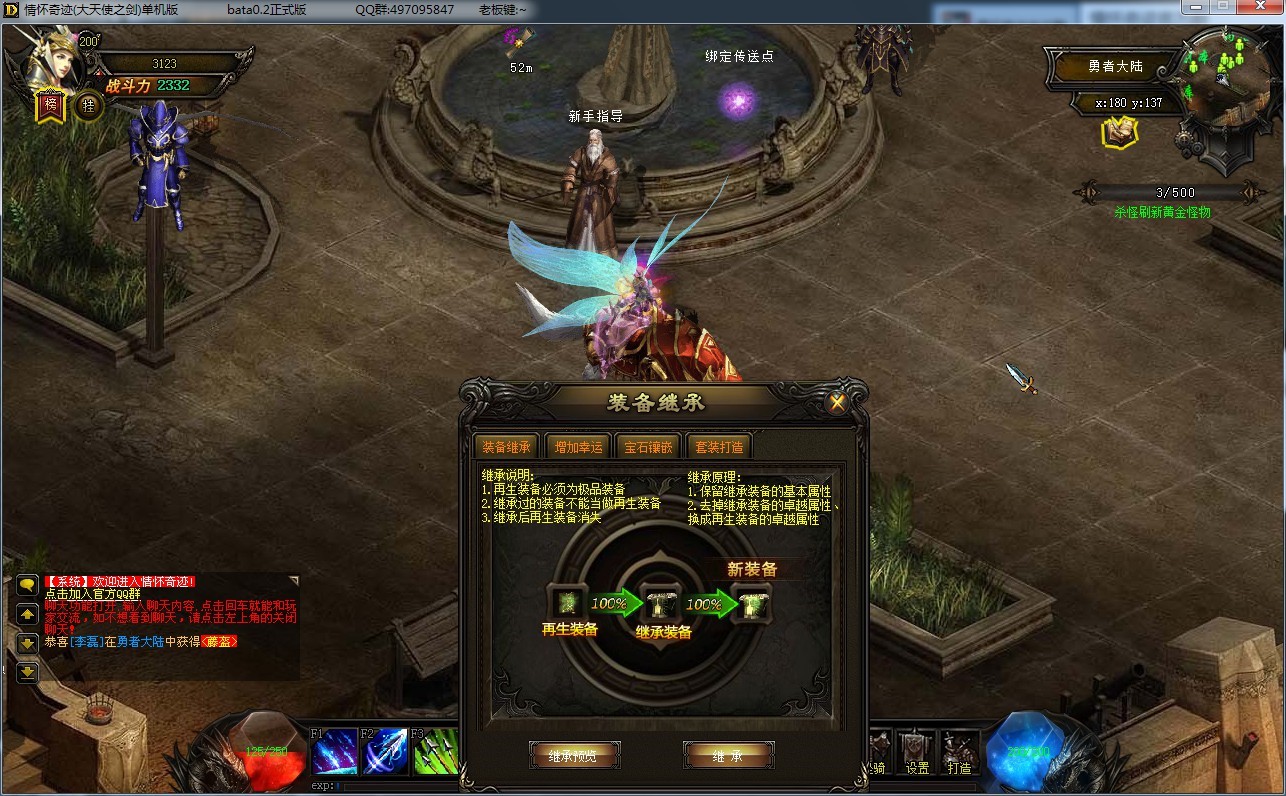
Task: Click the chat speech bubble button
Action: pyautogui.click(x=27, y=585)
